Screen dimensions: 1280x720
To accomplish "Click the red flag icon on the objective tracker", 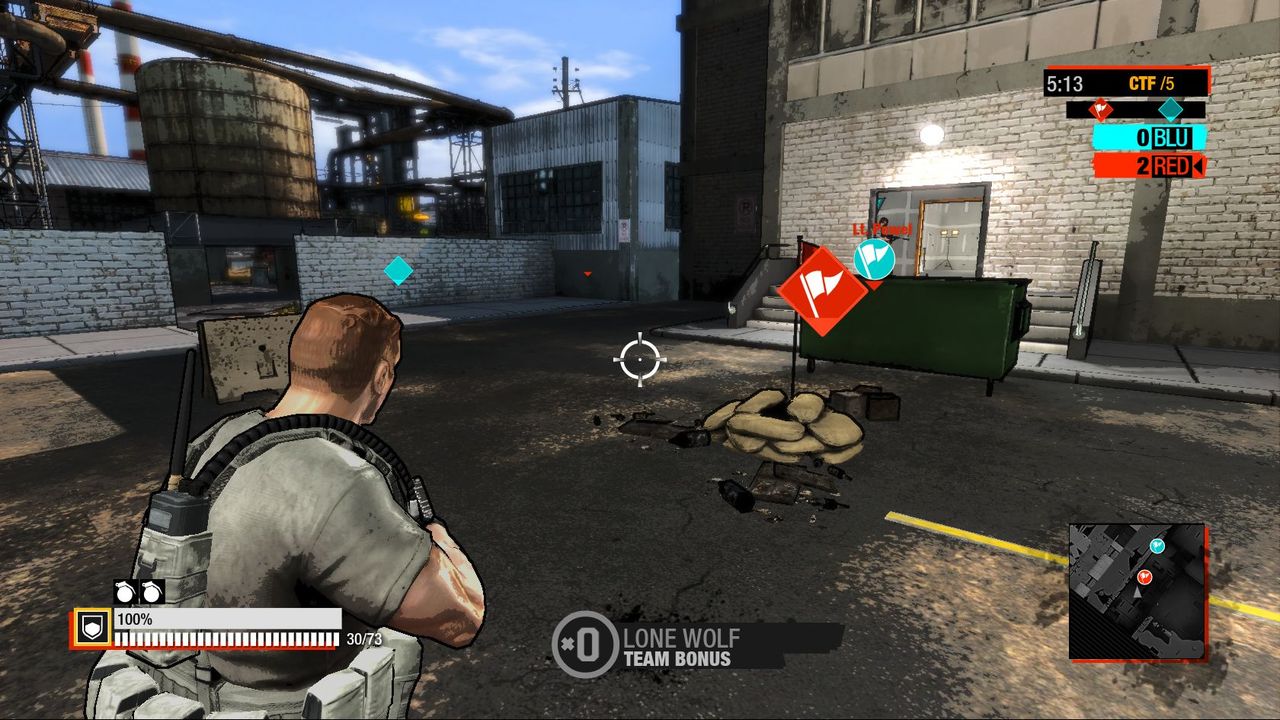I will coord(1101,110).
